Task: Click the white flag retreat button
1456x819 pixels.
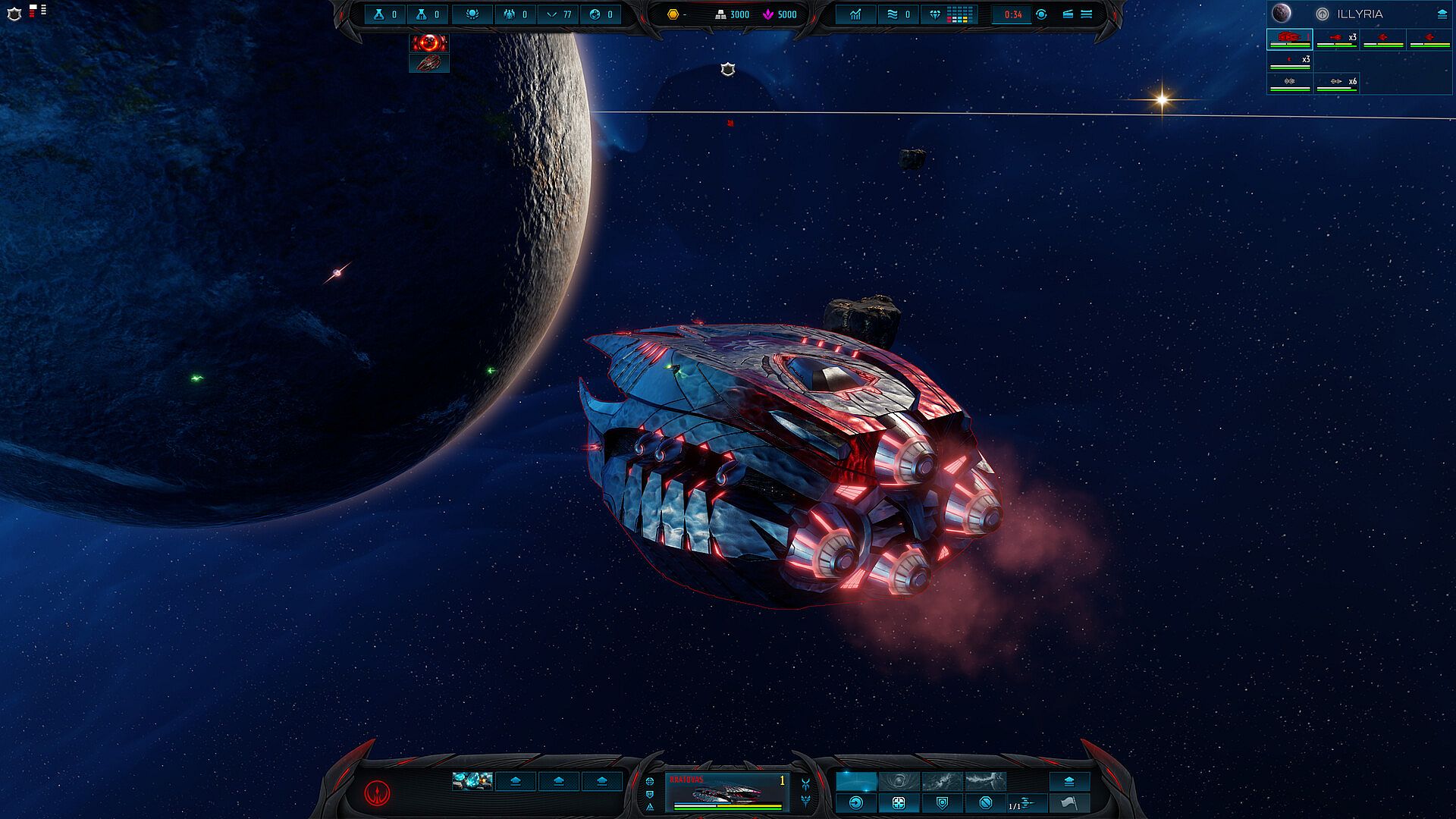Action: 1069,802
